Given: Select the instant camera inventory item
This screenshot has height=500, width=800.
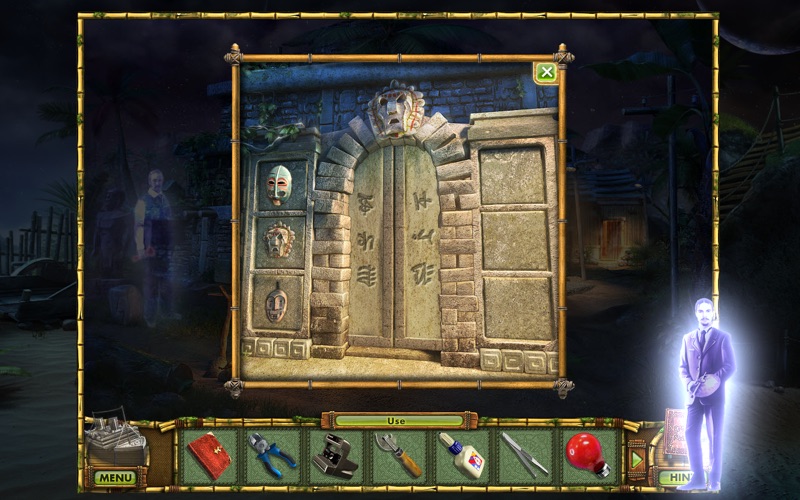Looking at the screenshot, I should tap(336, 456).
